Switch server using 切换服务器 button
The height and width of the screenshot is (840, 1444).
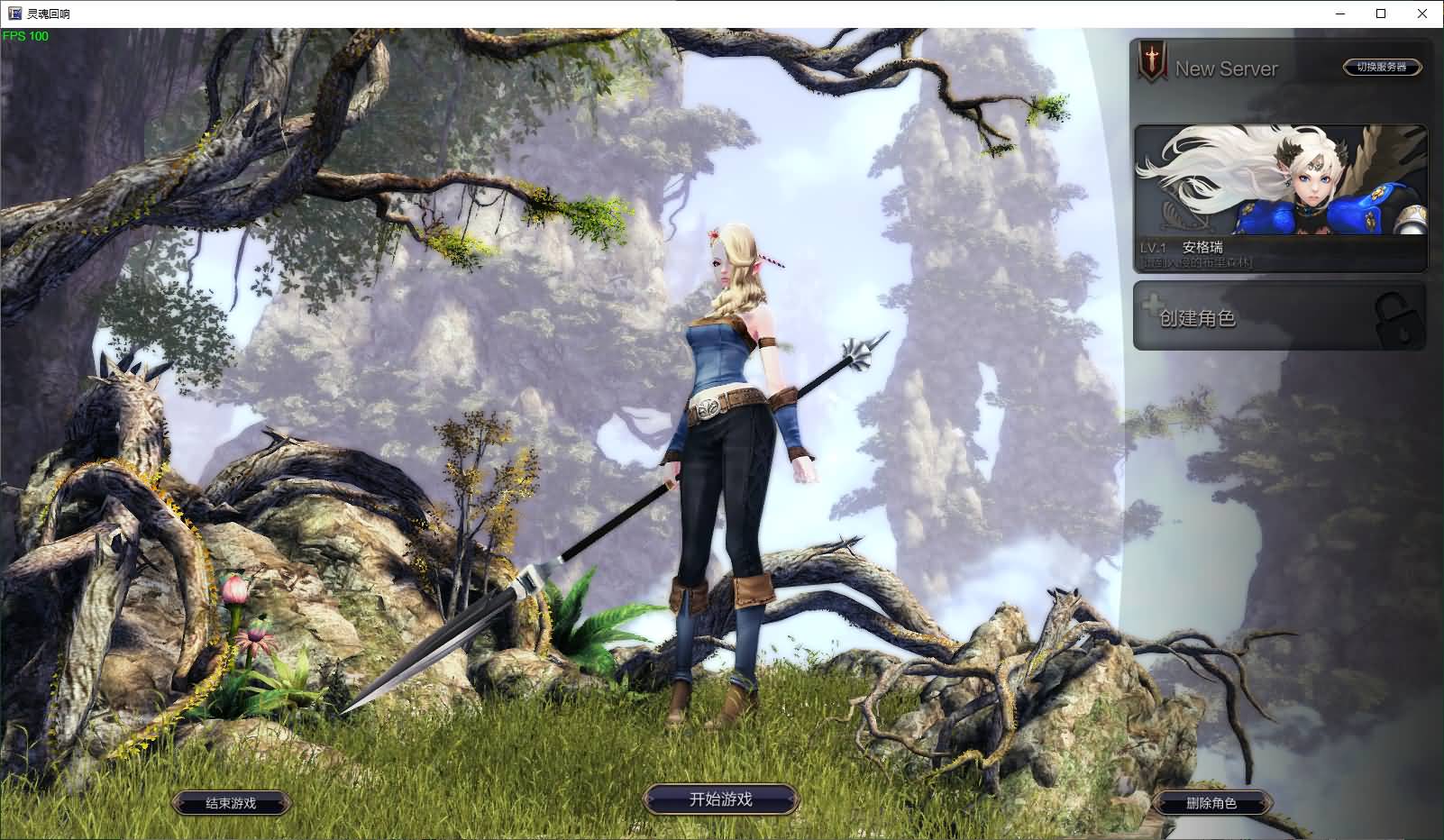pyautogui.click(x=1382, y=67)
